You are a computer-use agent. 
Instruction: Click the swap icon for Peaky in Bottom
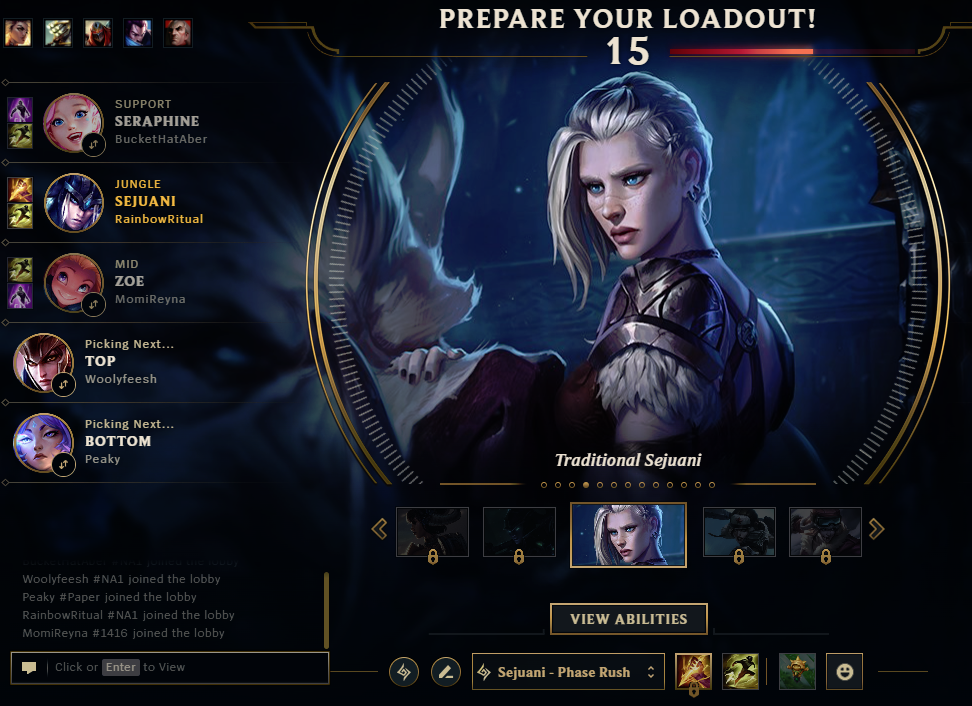pos(64,464)
